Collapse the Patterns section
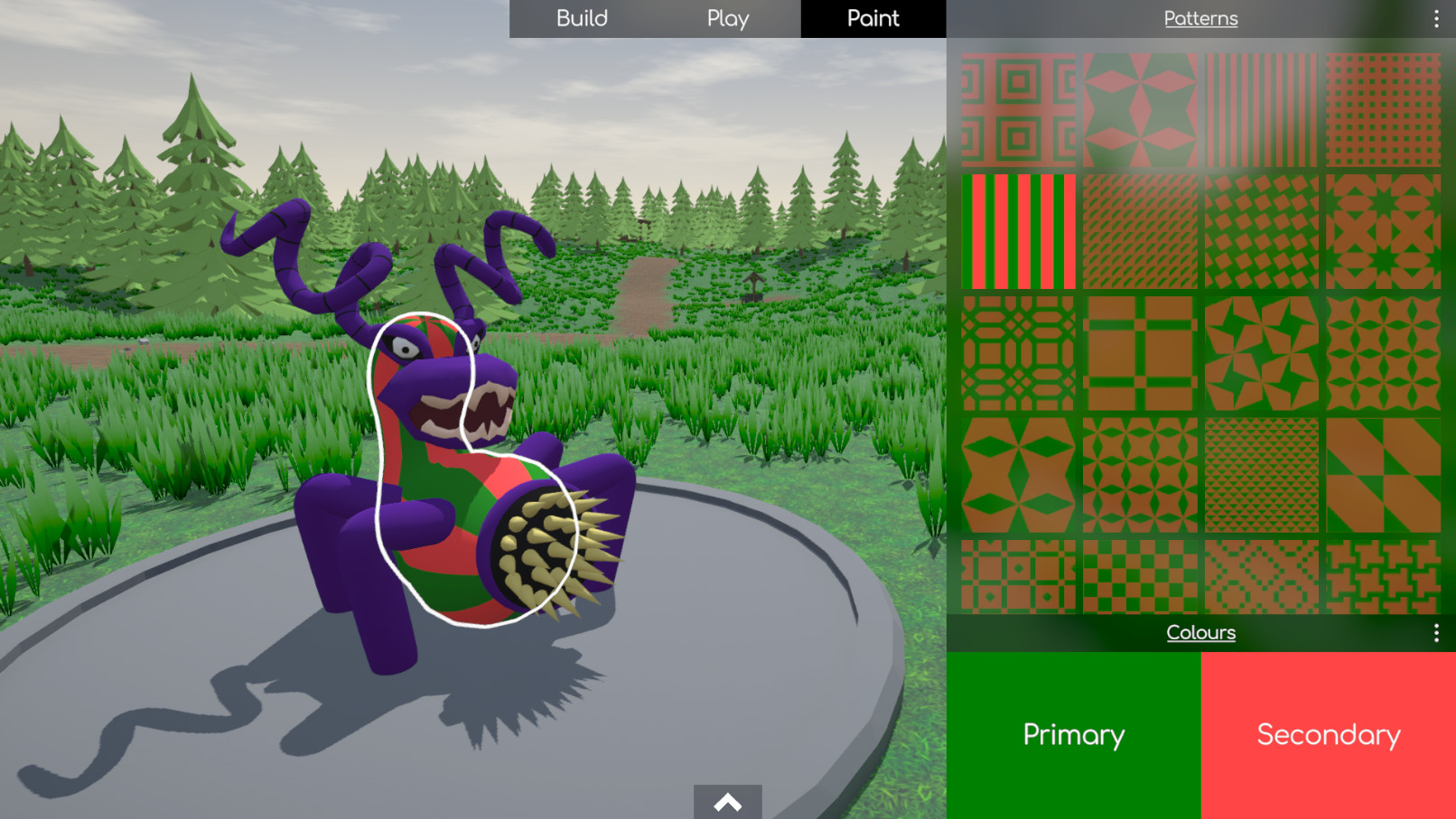This screenshot has width=1456, height=819. [x=1200, y=18]
